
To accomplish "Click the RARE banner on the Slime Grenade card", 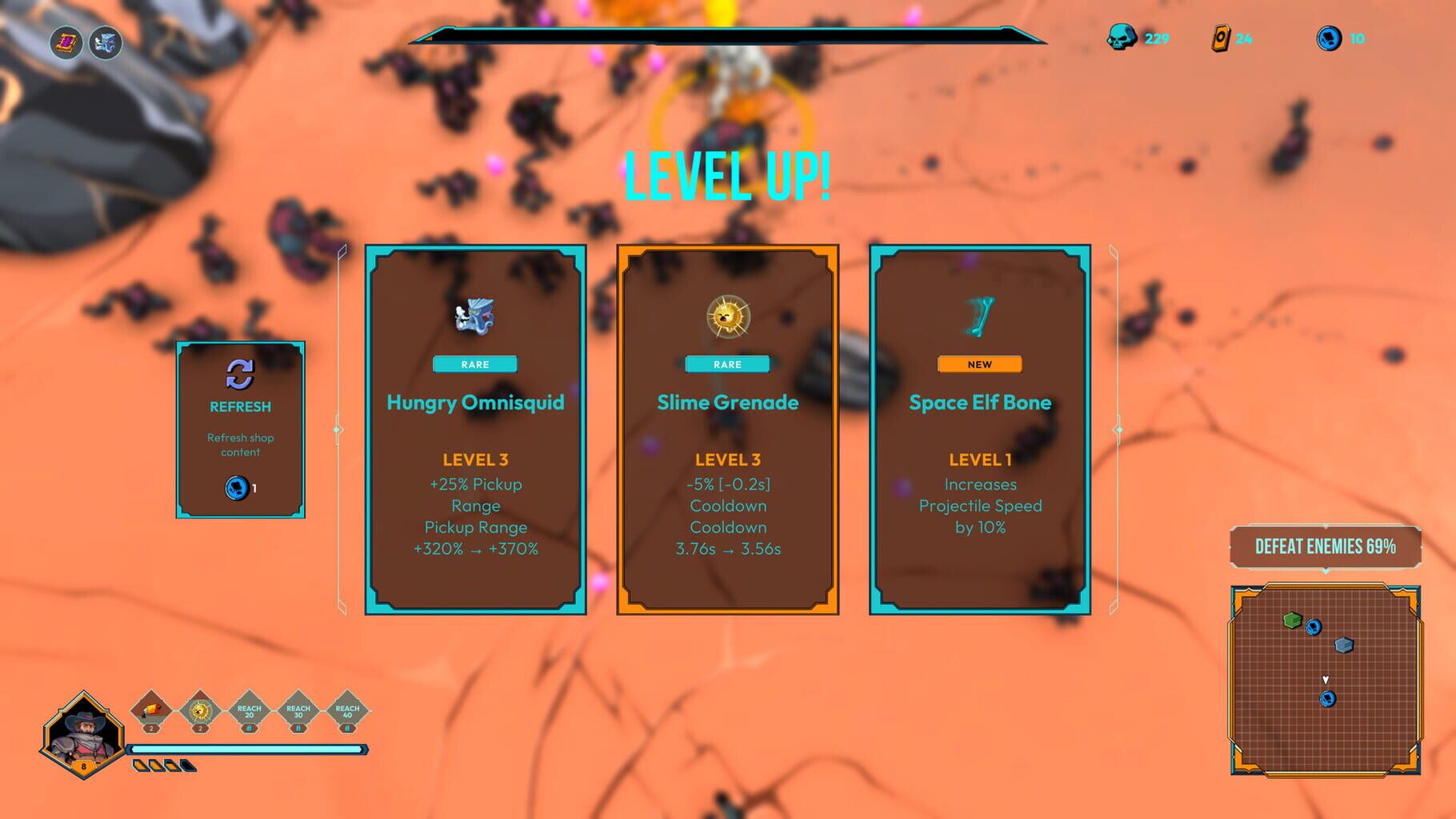I will coord(728,364).
